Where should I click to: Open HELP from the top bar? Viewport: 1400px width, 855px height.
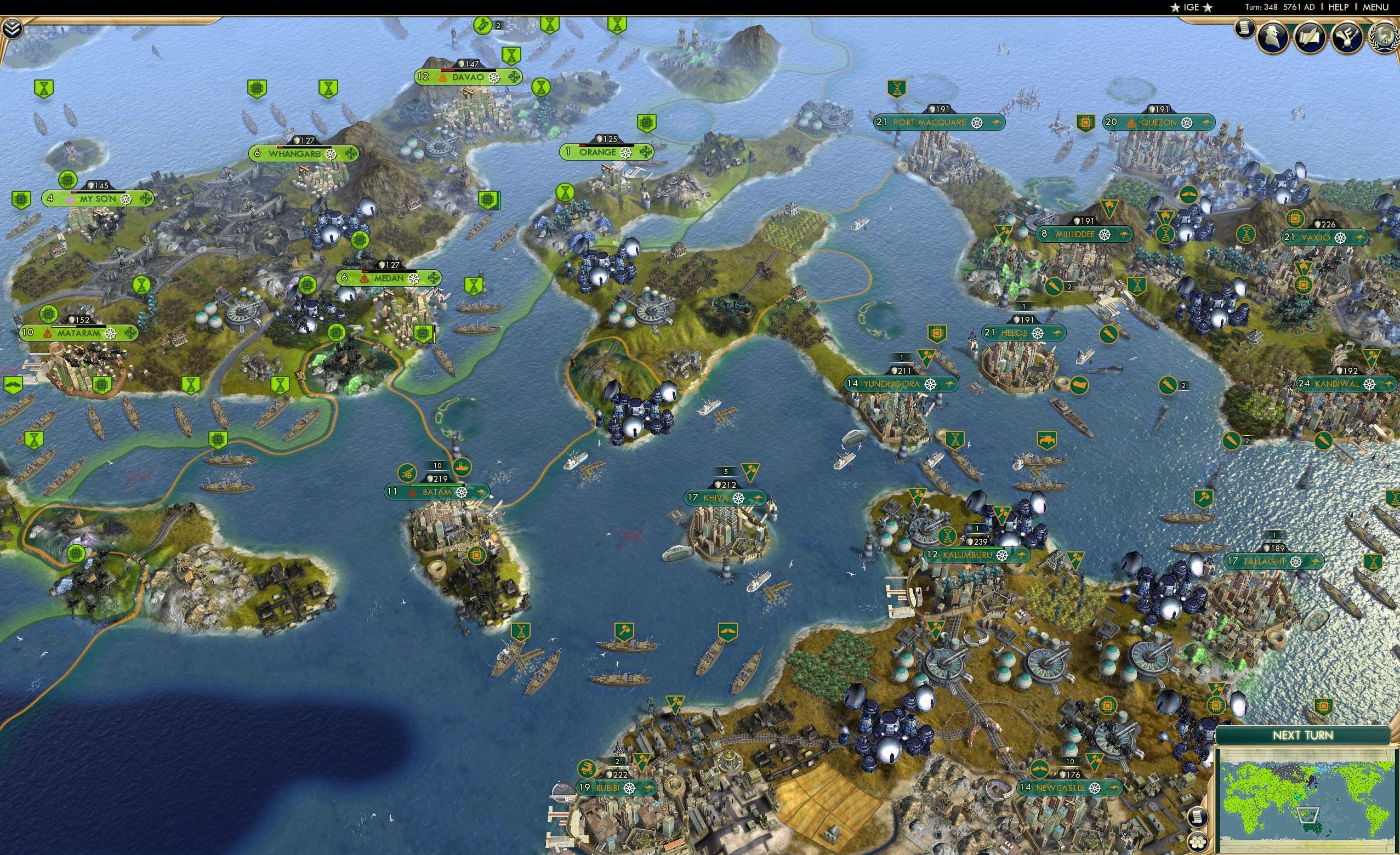[1339, 7]
